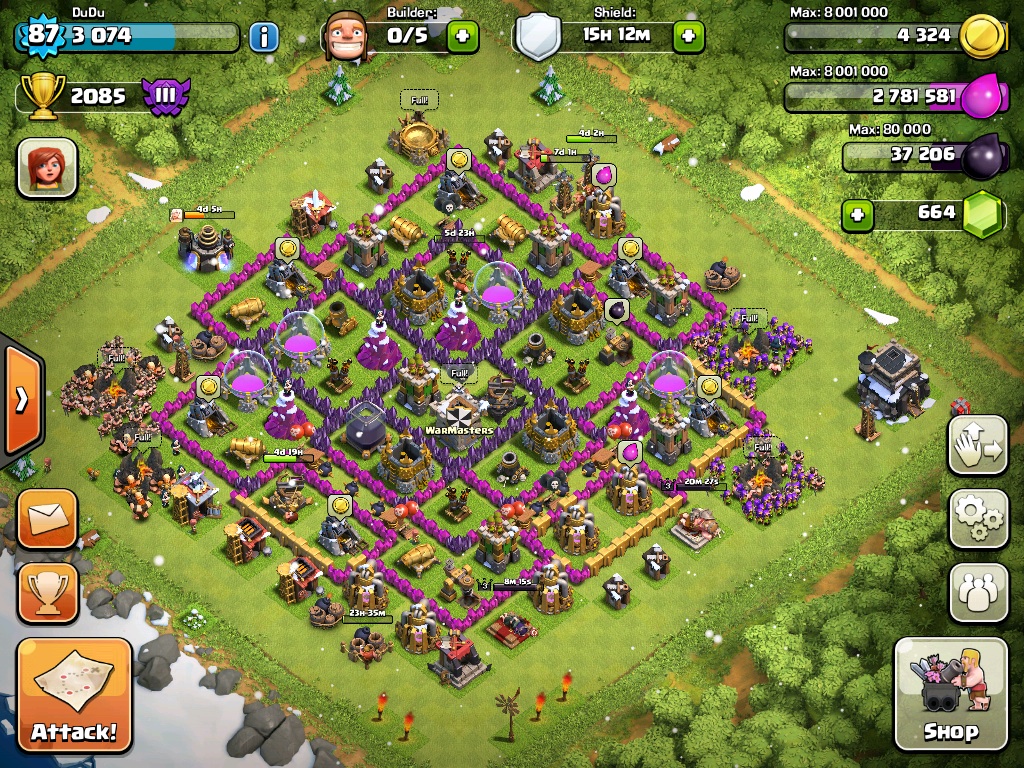Expand the orange side arrow tab
1024x768 pixels.
(x=20, y=400)
